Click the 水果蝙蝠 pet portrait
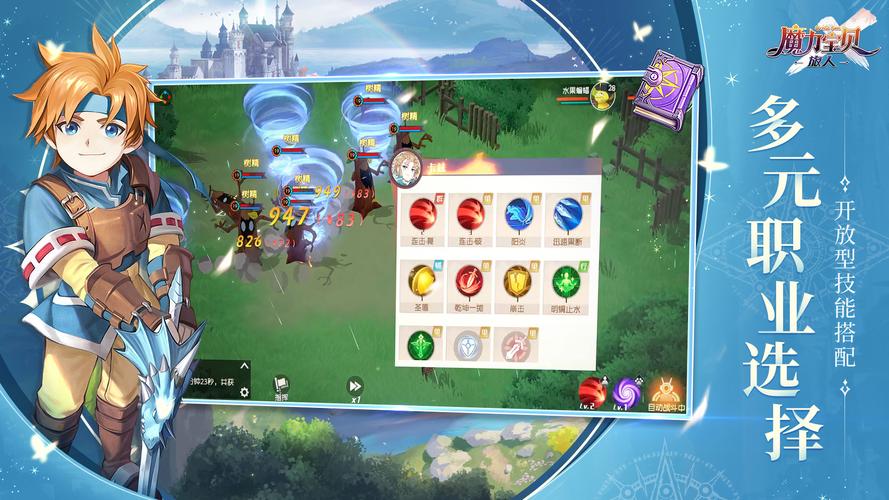 602,95
